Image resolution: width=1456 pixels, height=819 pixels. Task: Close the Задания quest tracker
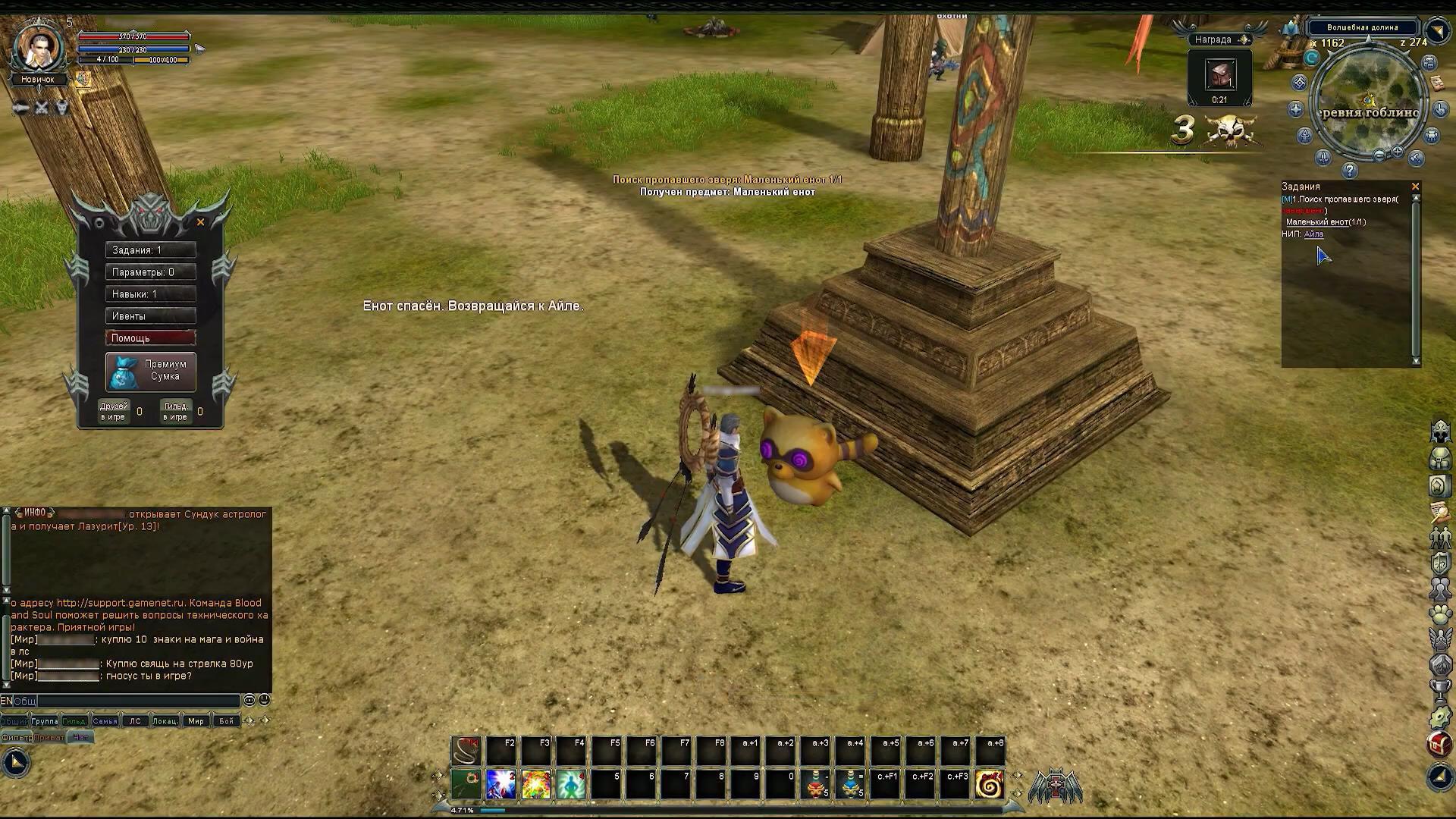pos(1415,187)
